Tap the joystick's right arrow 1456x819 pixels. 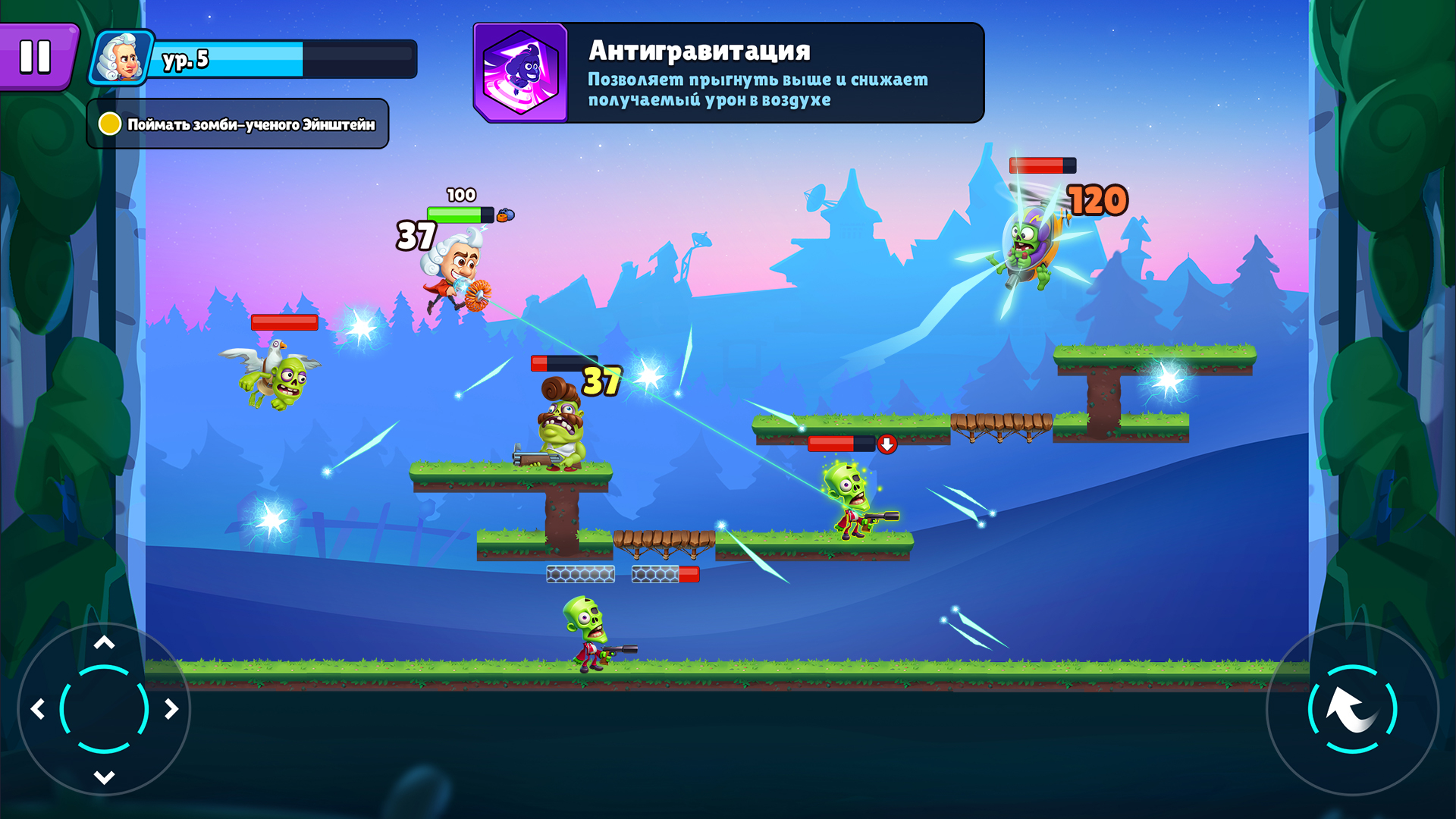[171, 710]
